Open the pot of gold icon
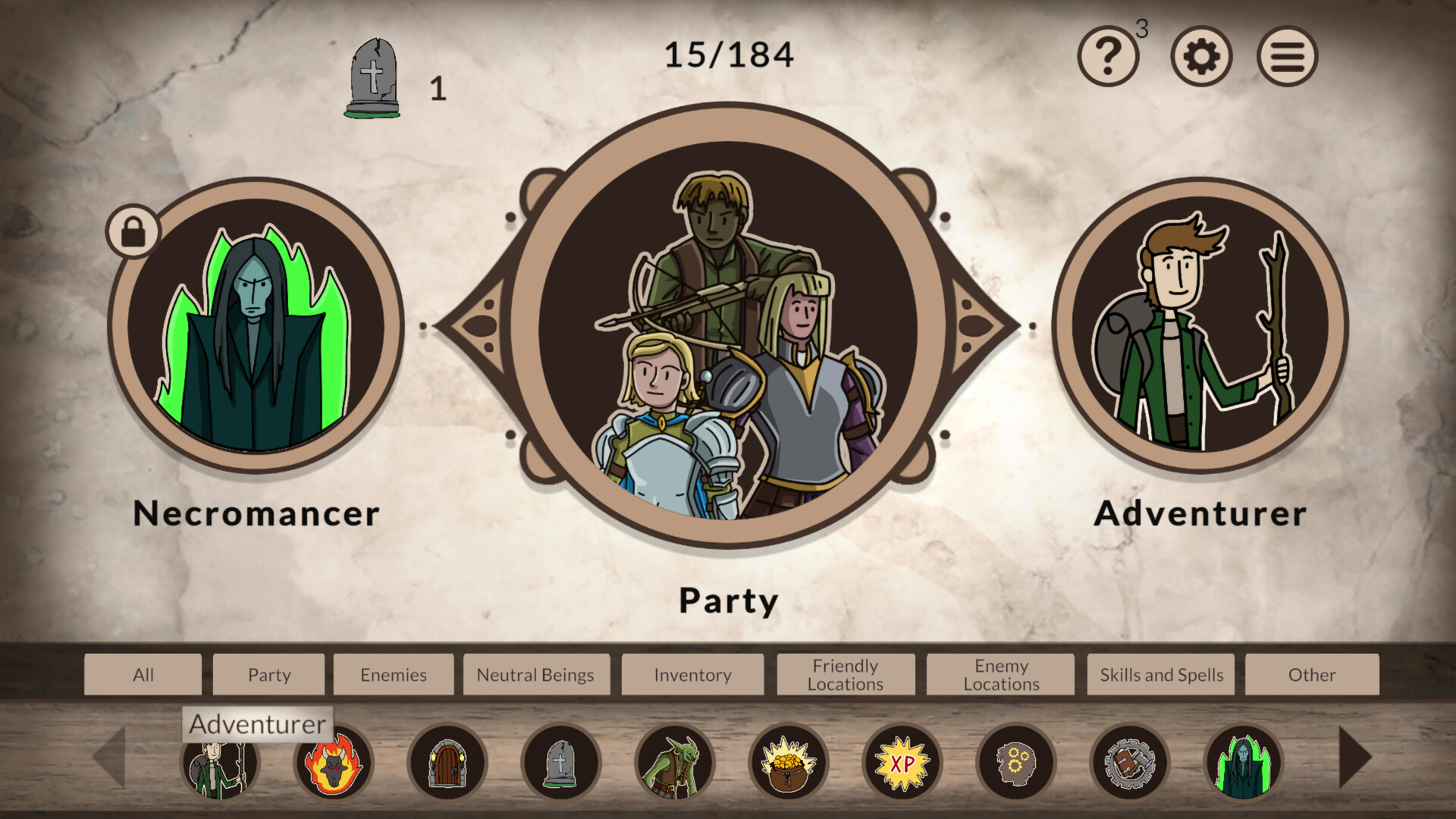 pos(789,762)
